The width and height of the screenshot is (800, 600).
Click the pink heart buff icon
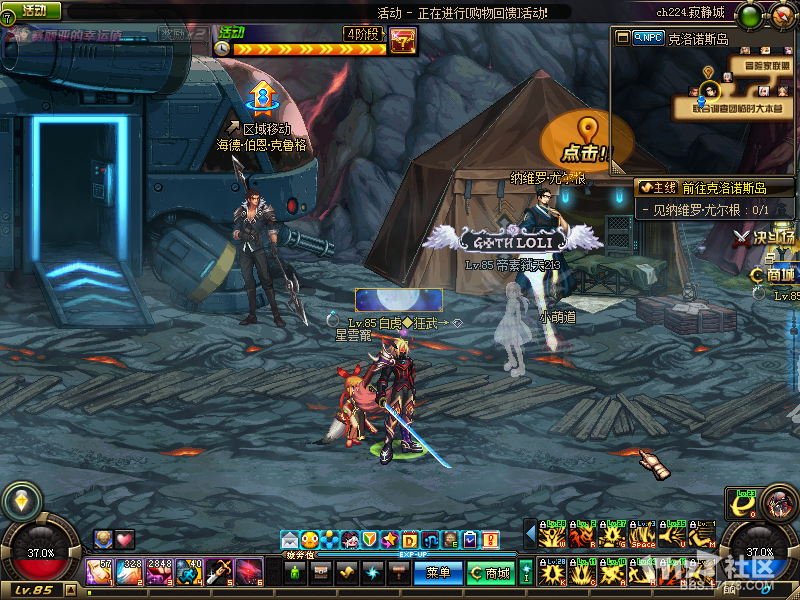pos(124,539)
